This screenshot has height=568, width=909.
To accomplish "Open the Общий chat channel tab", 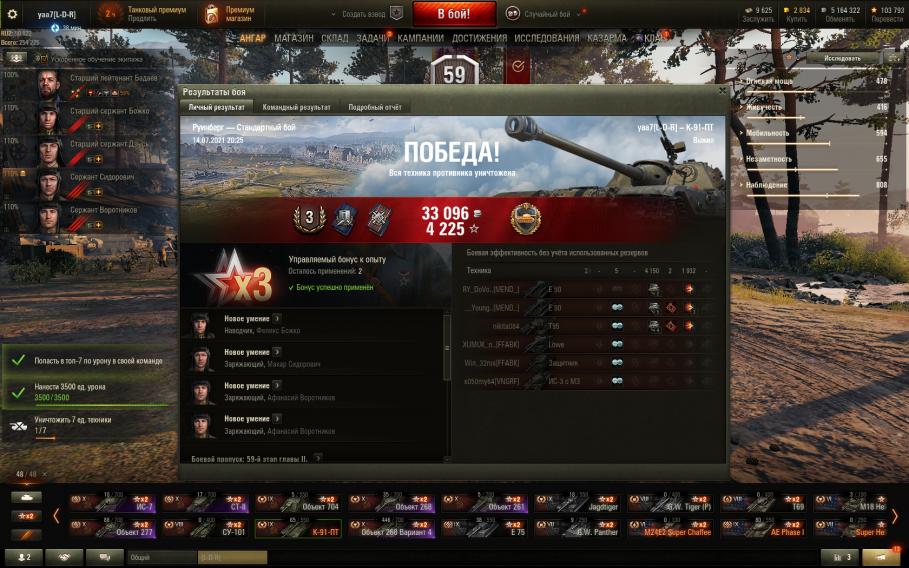I will (x=160, y=557).
